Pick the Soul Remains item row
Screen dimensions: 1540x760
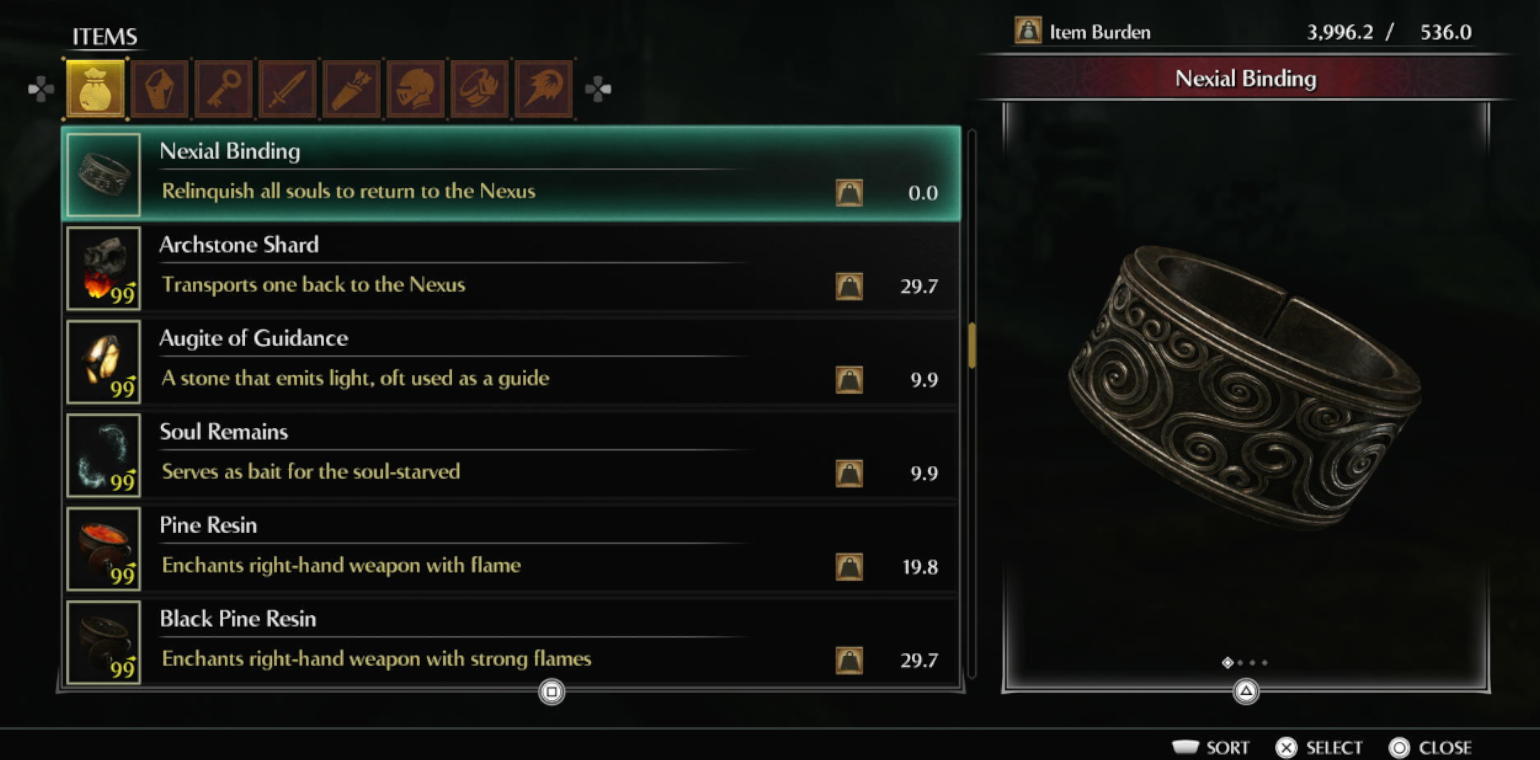510,454
